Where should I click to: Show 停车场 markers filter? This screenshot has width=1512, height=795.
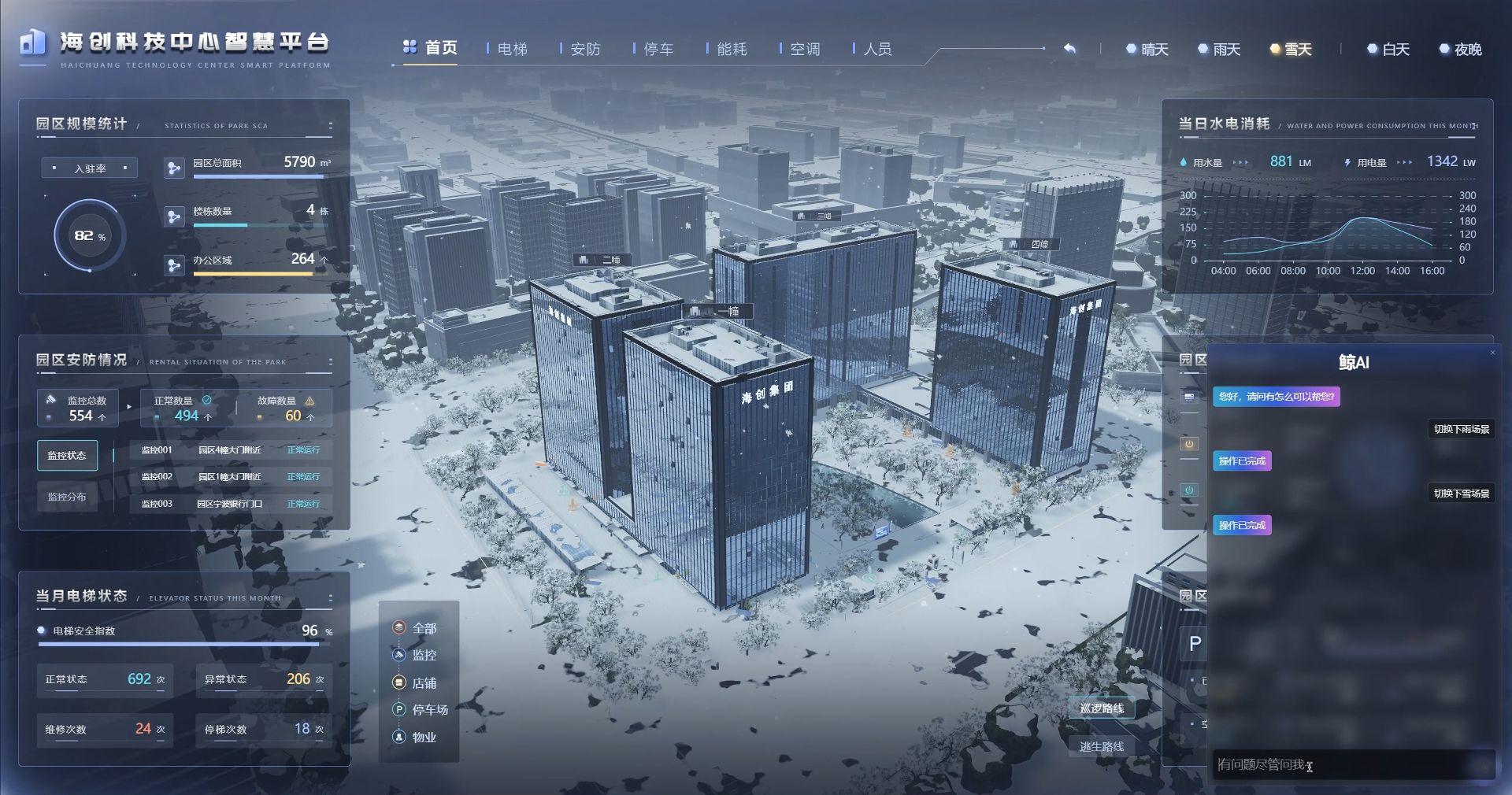coord(429,709)
